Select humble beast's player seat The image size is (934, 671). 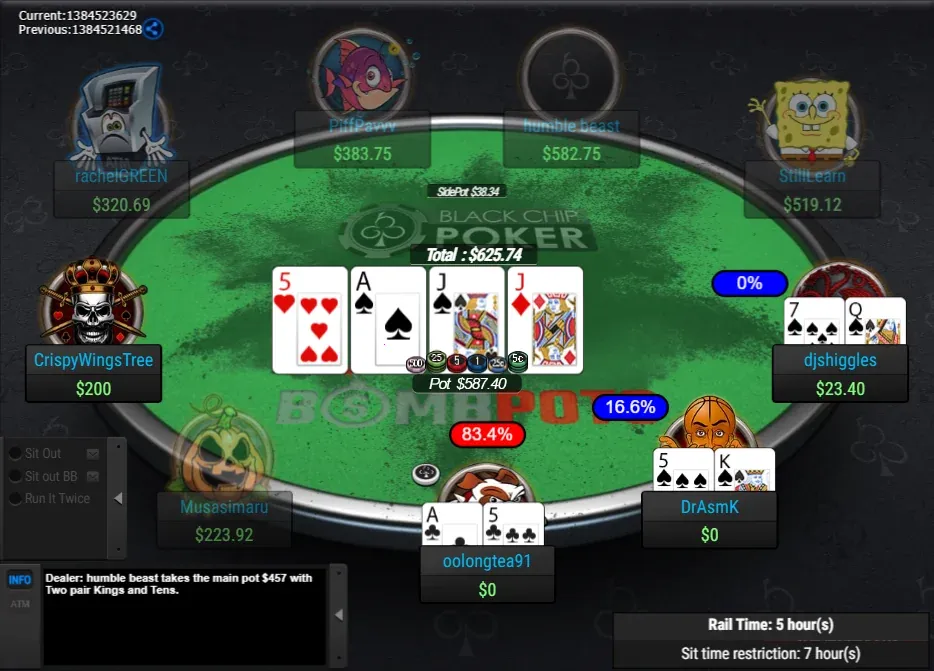coord(571,140)
